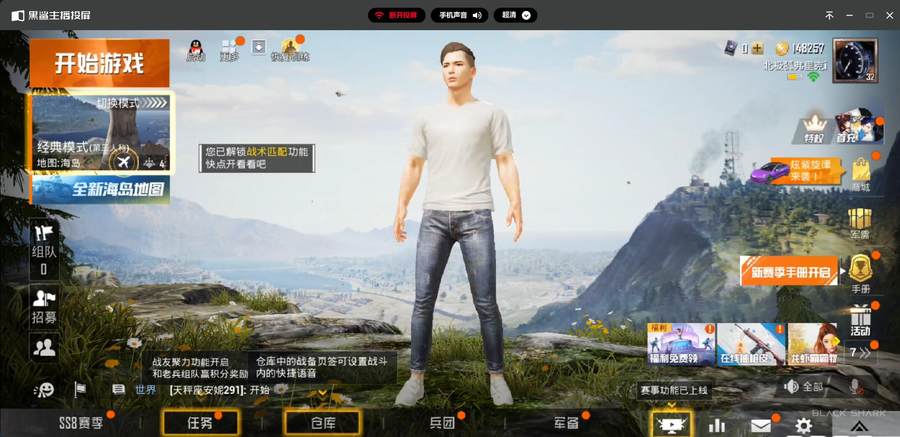Open the 仓库 inventory tab
900x437 pixels.
[322, 423]
